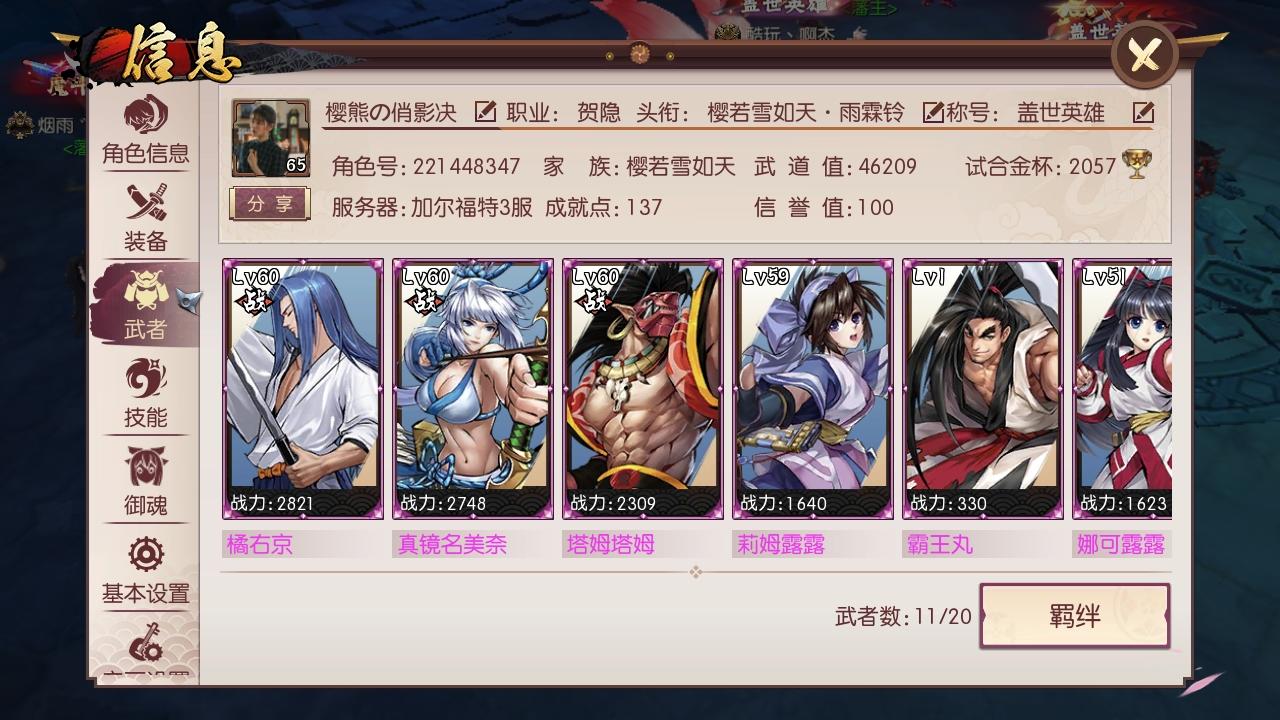This screenshot has height=720, width=1280.
Task: Edit the character name with pencil icon
Action: (487, 113)
